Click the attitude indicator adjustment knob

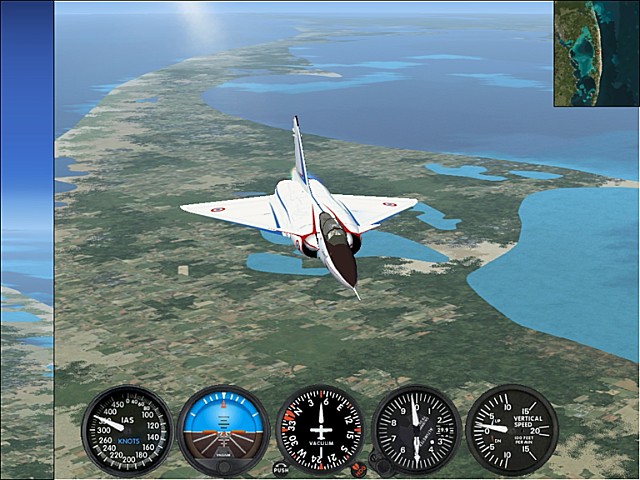pyautogui.click(x=223, y=465)
